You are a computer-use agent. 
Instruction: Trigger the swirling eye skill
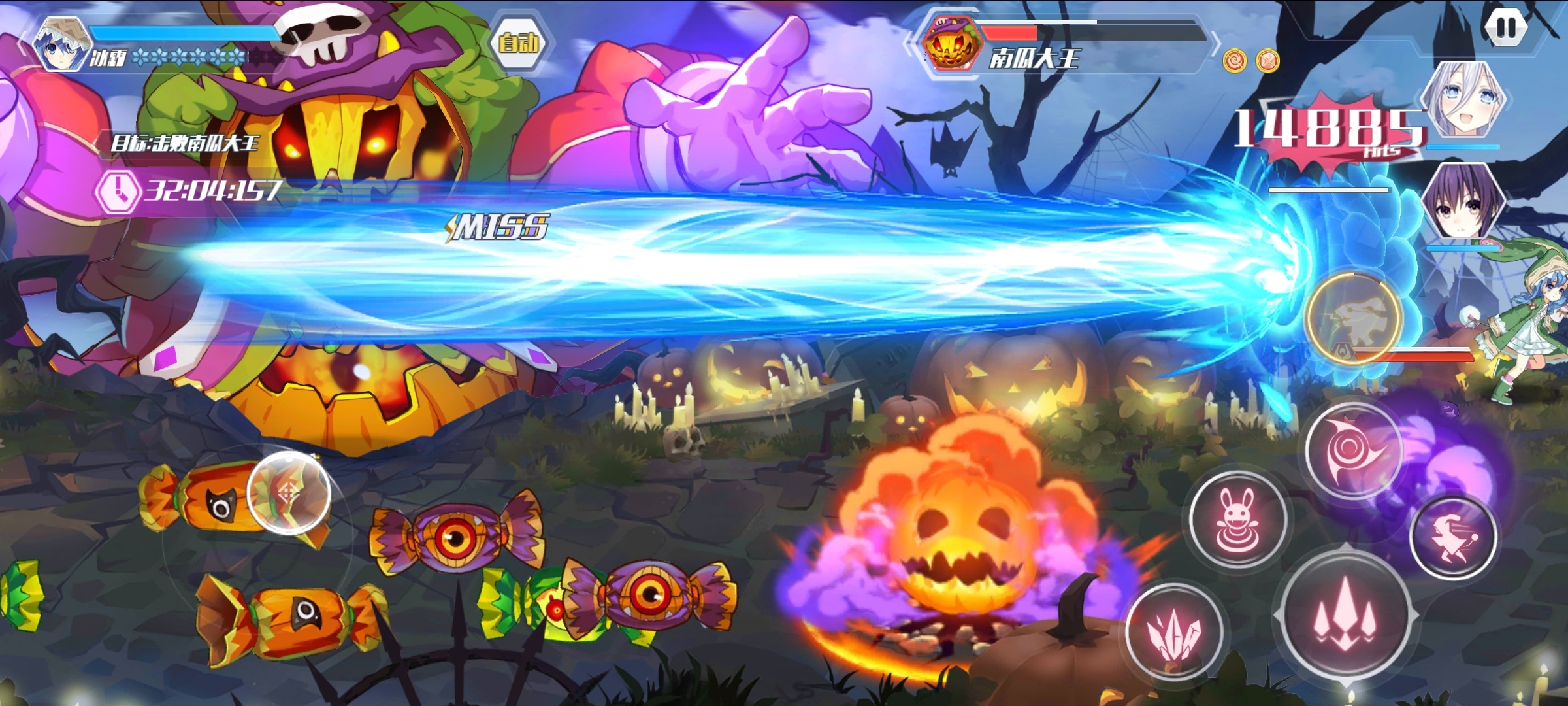click(x=1353, y=450)
